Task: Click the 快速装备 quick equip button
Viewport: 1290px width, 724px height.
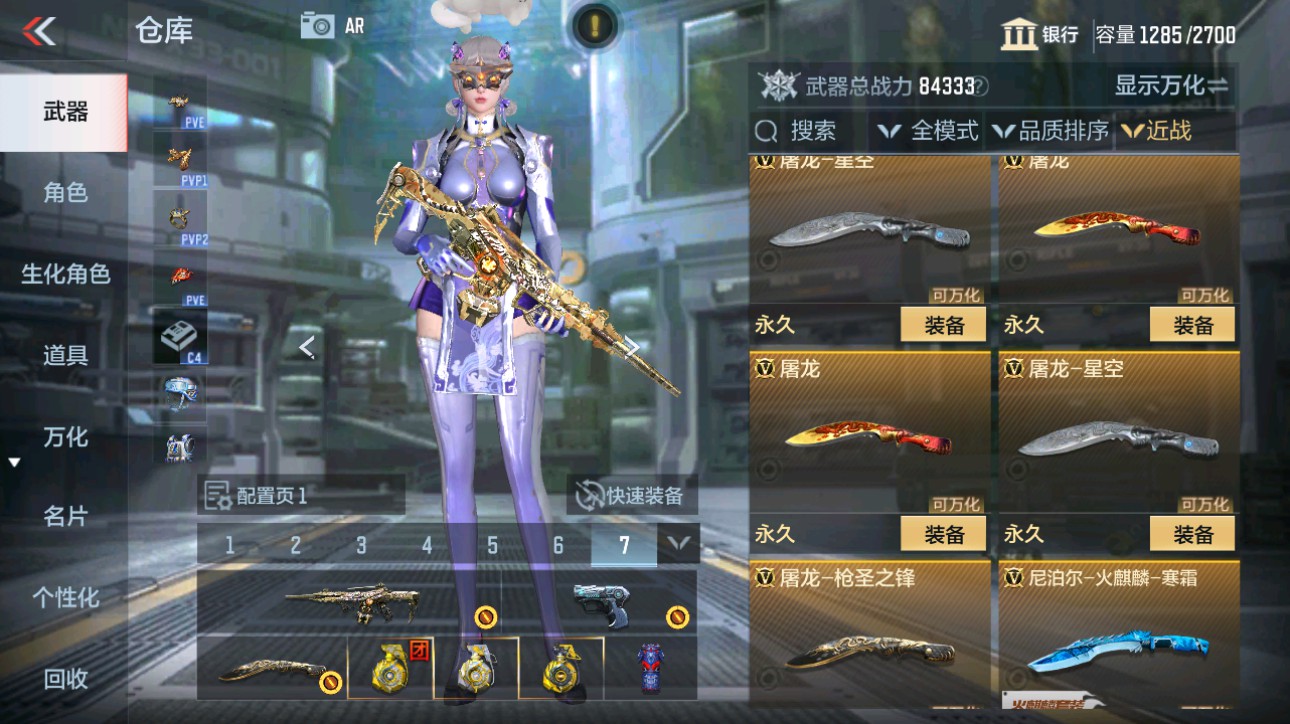Action: pyautogui.click(x=632, y=495)
